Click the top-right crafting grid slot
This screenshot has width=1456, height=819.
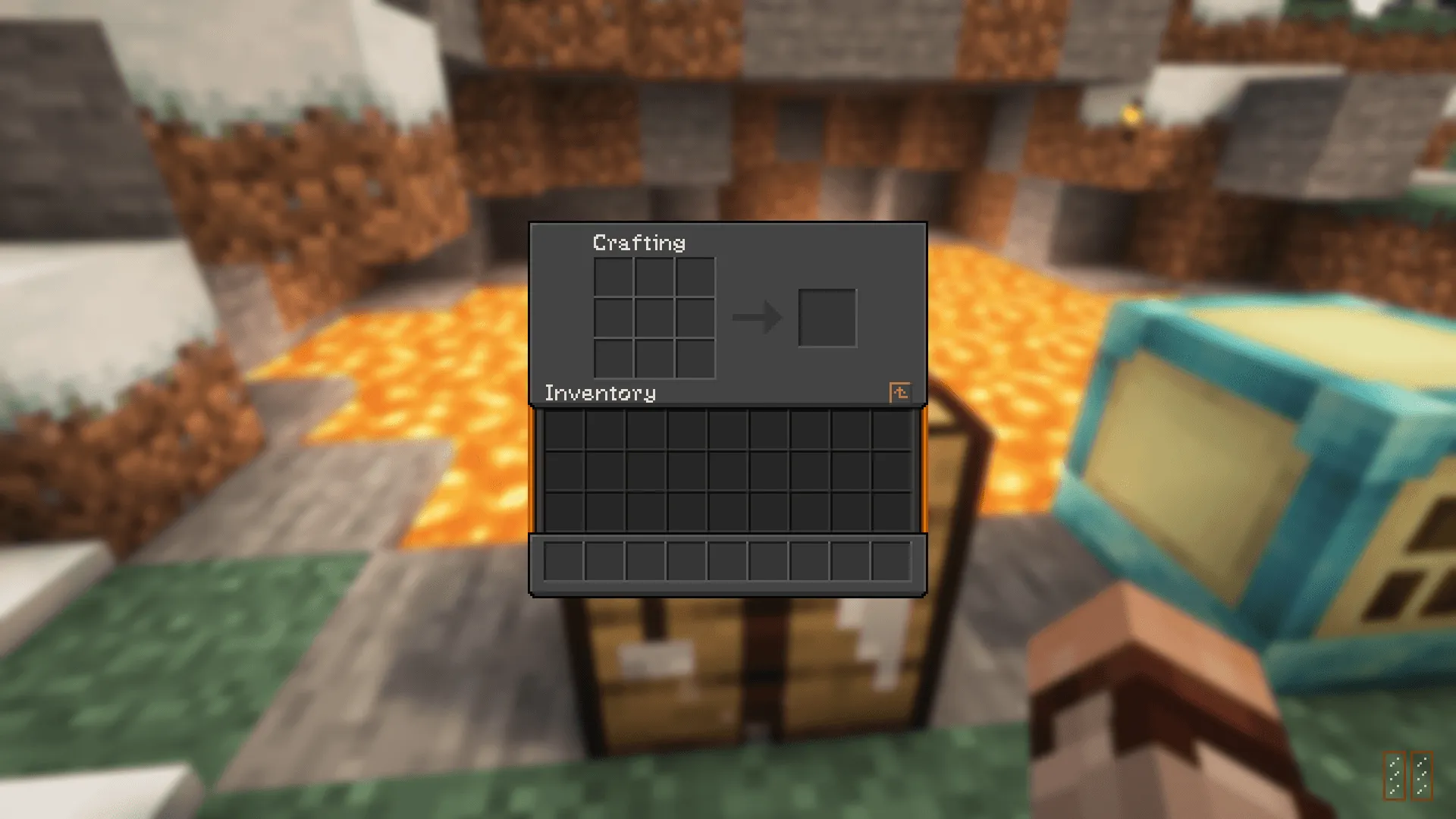tap(694, 277)
